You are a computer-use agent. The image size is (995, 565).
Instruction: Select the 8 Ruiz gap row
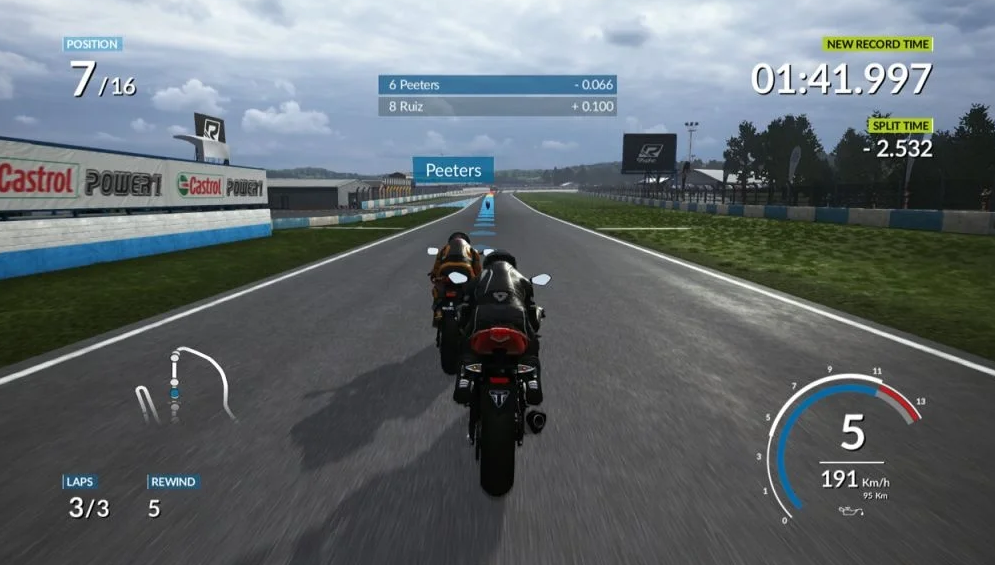(497, 106)
